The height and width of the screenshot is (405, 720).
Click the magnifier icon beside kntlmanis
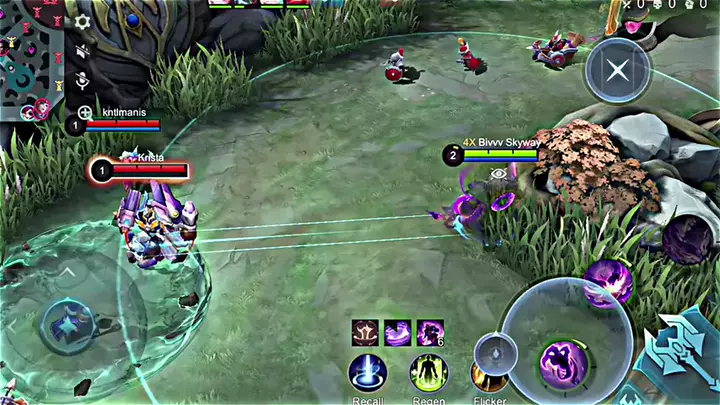85,113
